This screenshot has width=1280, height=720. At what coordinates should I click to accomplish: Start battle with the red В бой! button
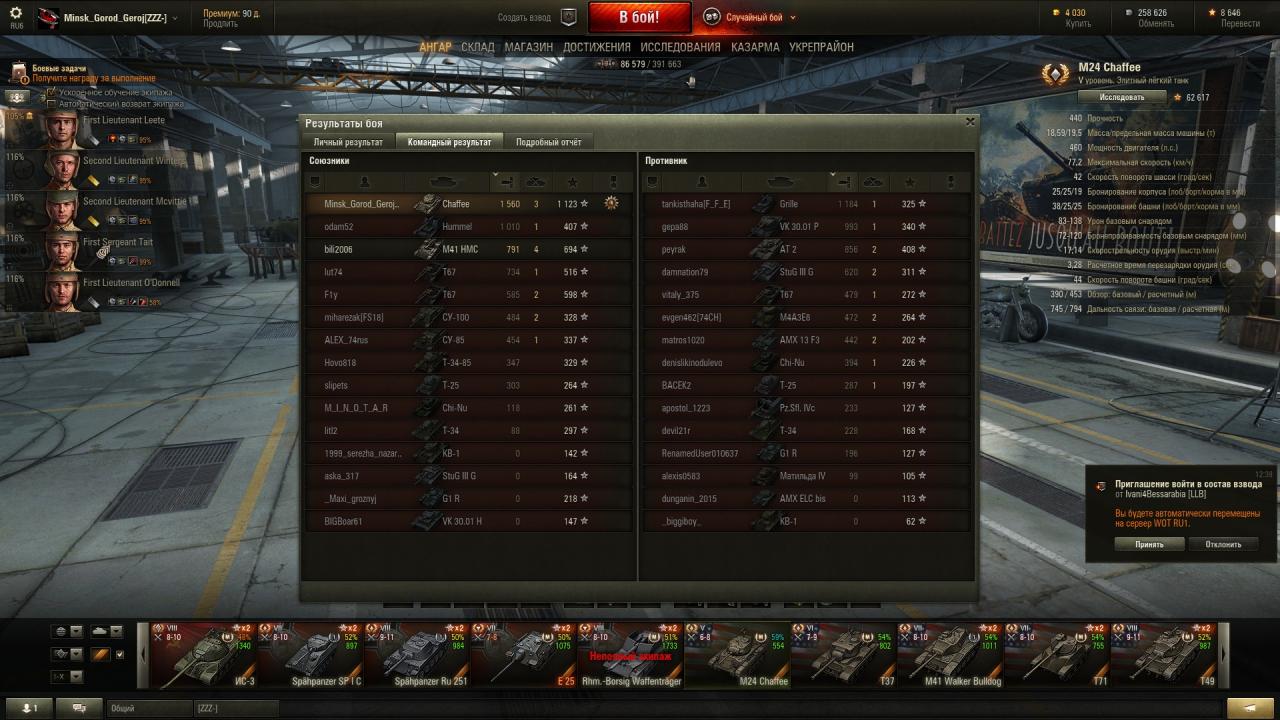click(x=639, y=17)
